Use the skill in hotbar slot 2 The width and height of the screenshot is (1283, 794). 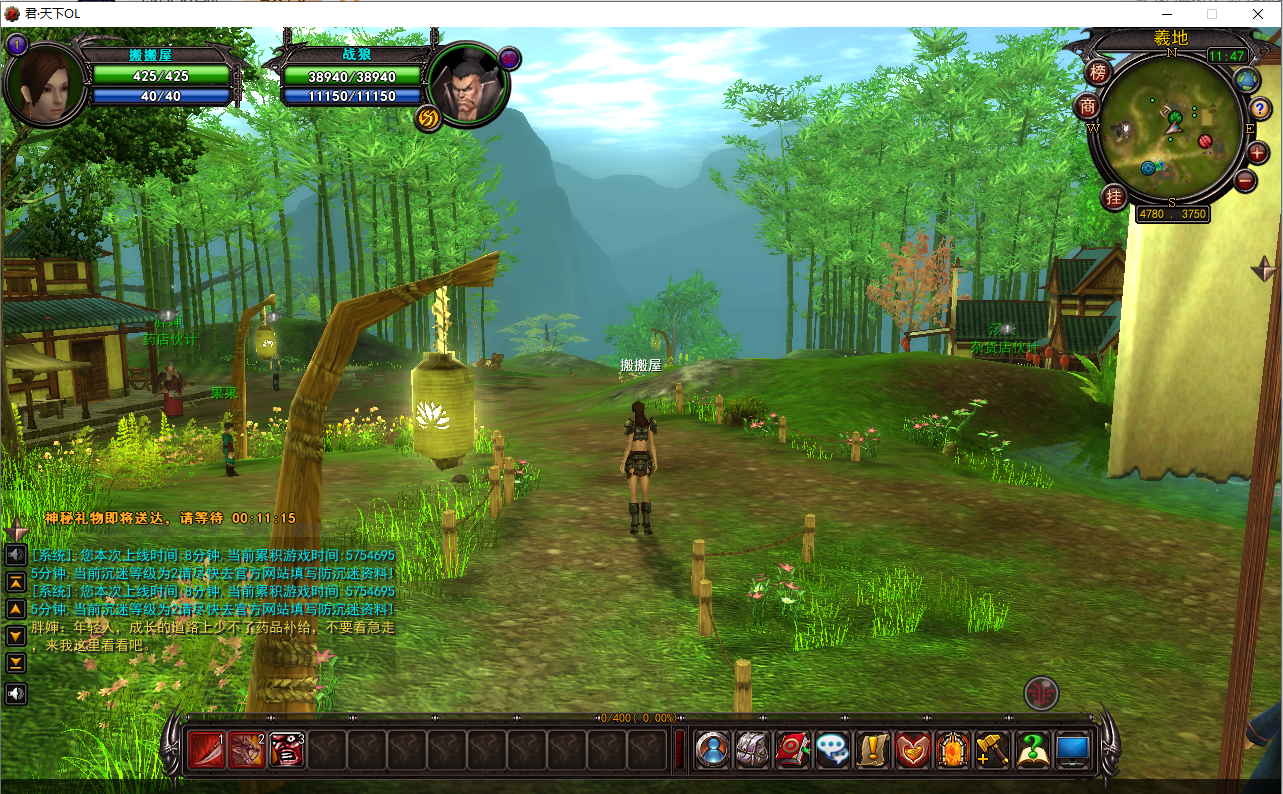(247, 749)
